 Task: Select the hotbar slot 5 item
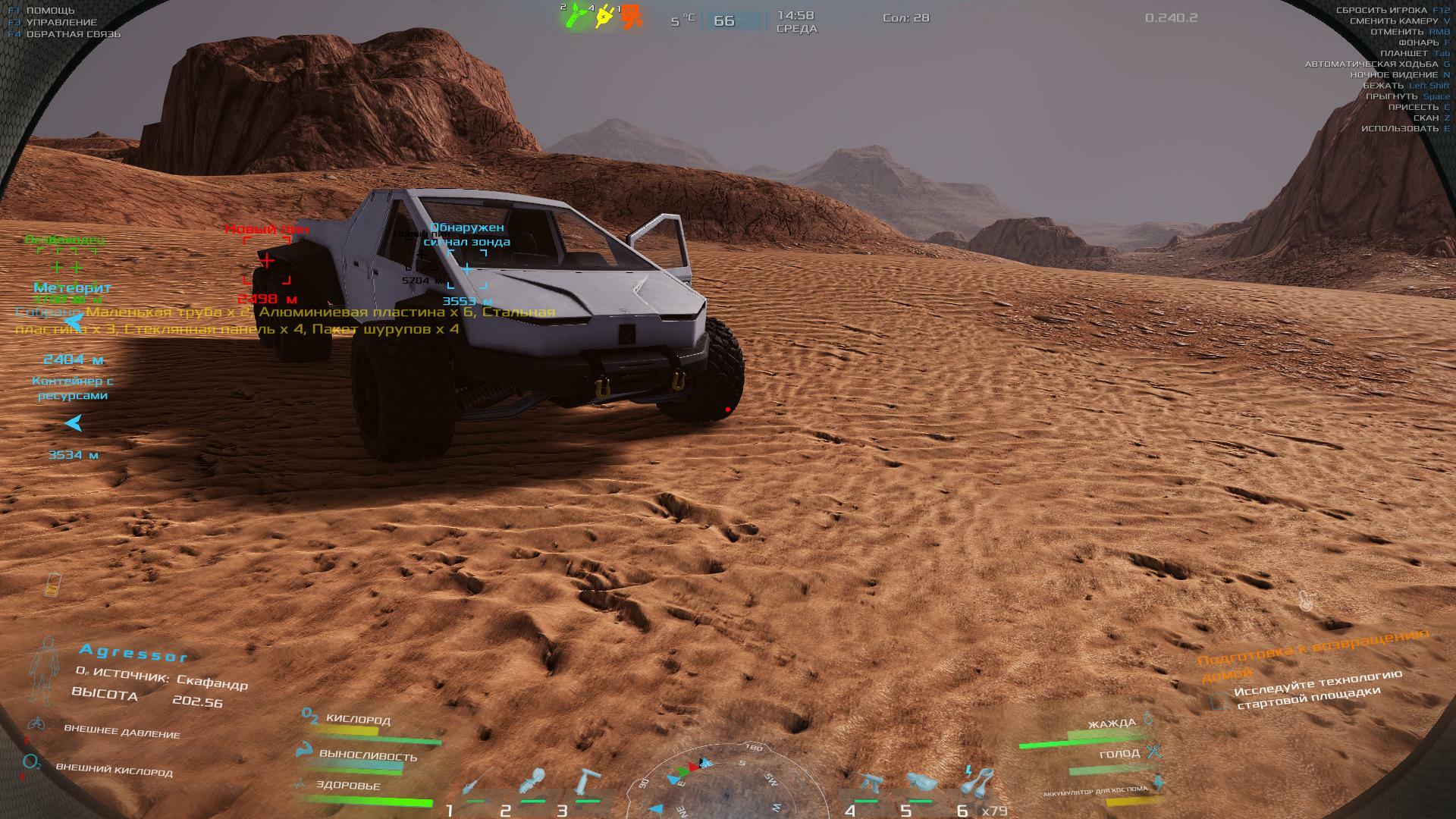click(x=920, y=782)
